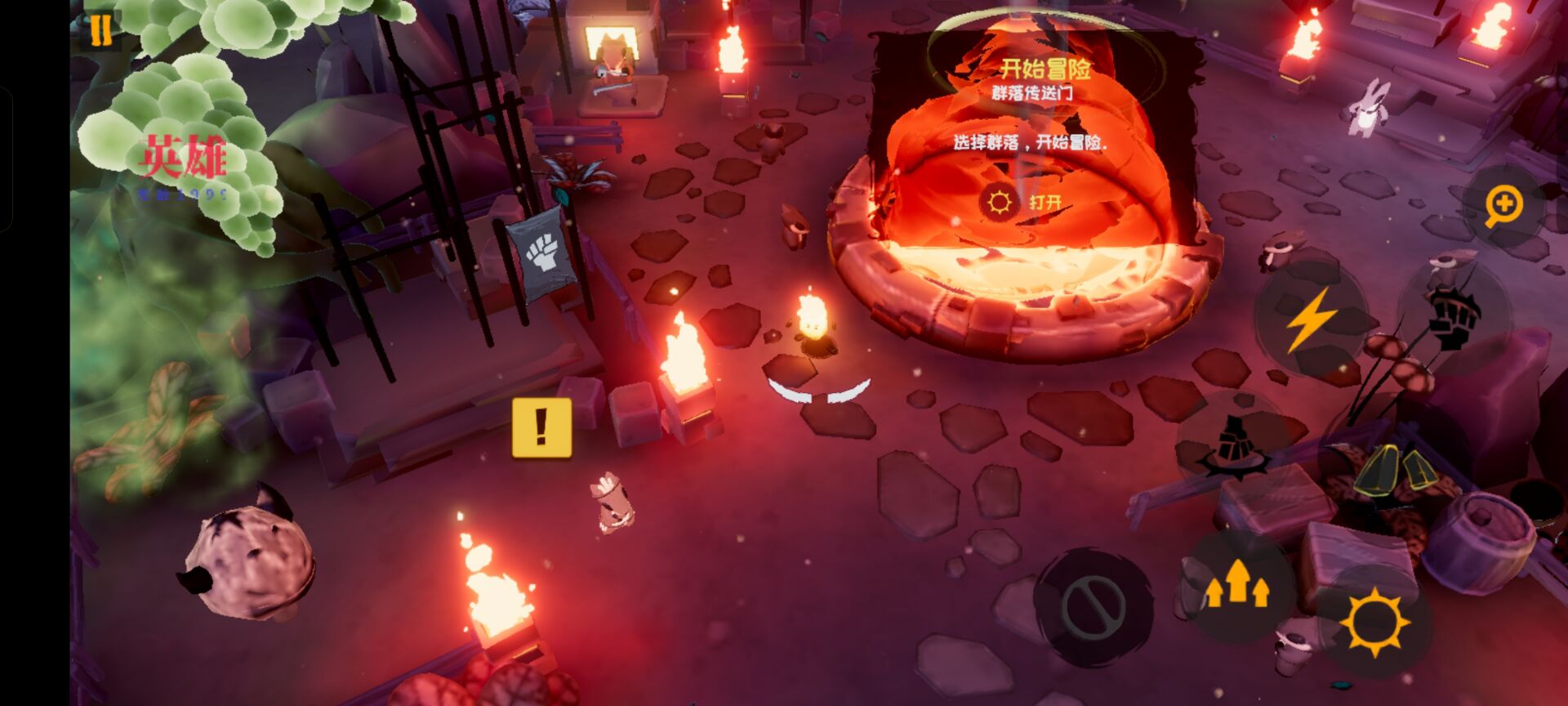Tap the greyed-out prohibited circle button

point(1093,606)
